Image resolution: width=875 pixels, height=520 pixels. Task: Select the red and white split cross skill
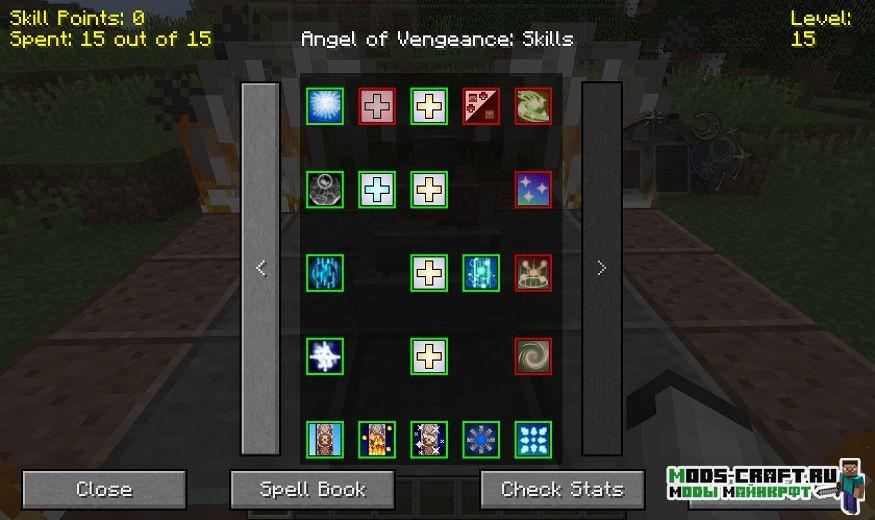coord(481,106)
